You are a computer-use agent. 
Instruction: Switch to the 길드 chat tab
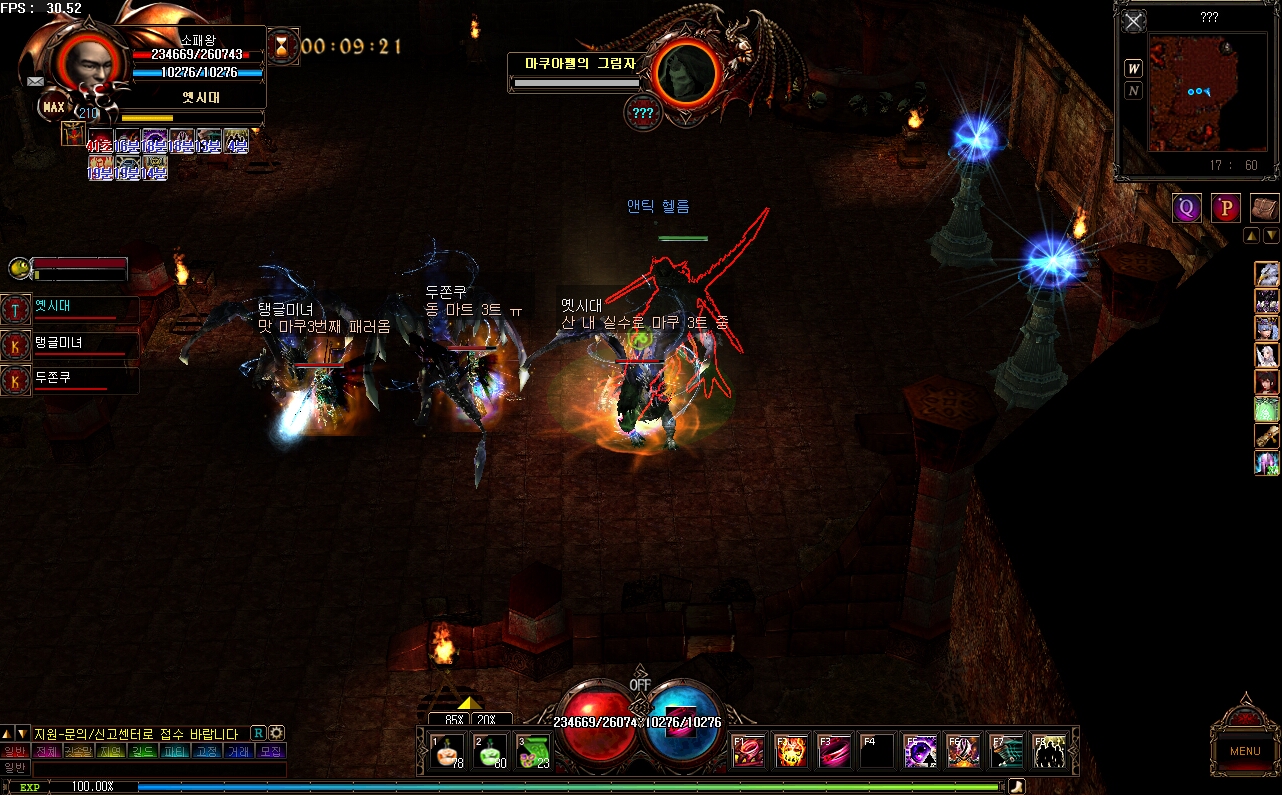pos(143,751)
